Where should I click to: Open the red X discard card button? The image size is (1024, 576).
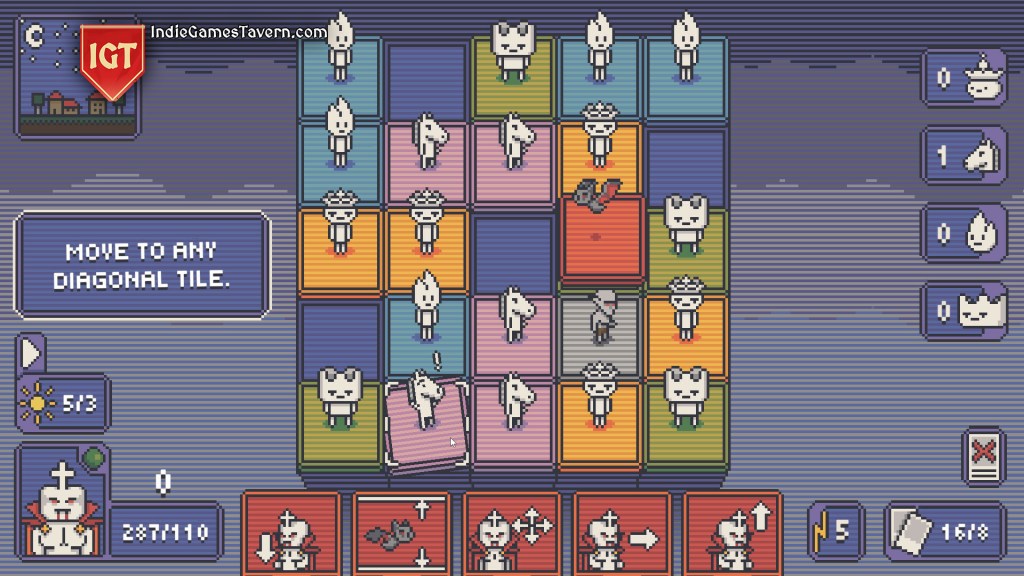pos(984,455)
